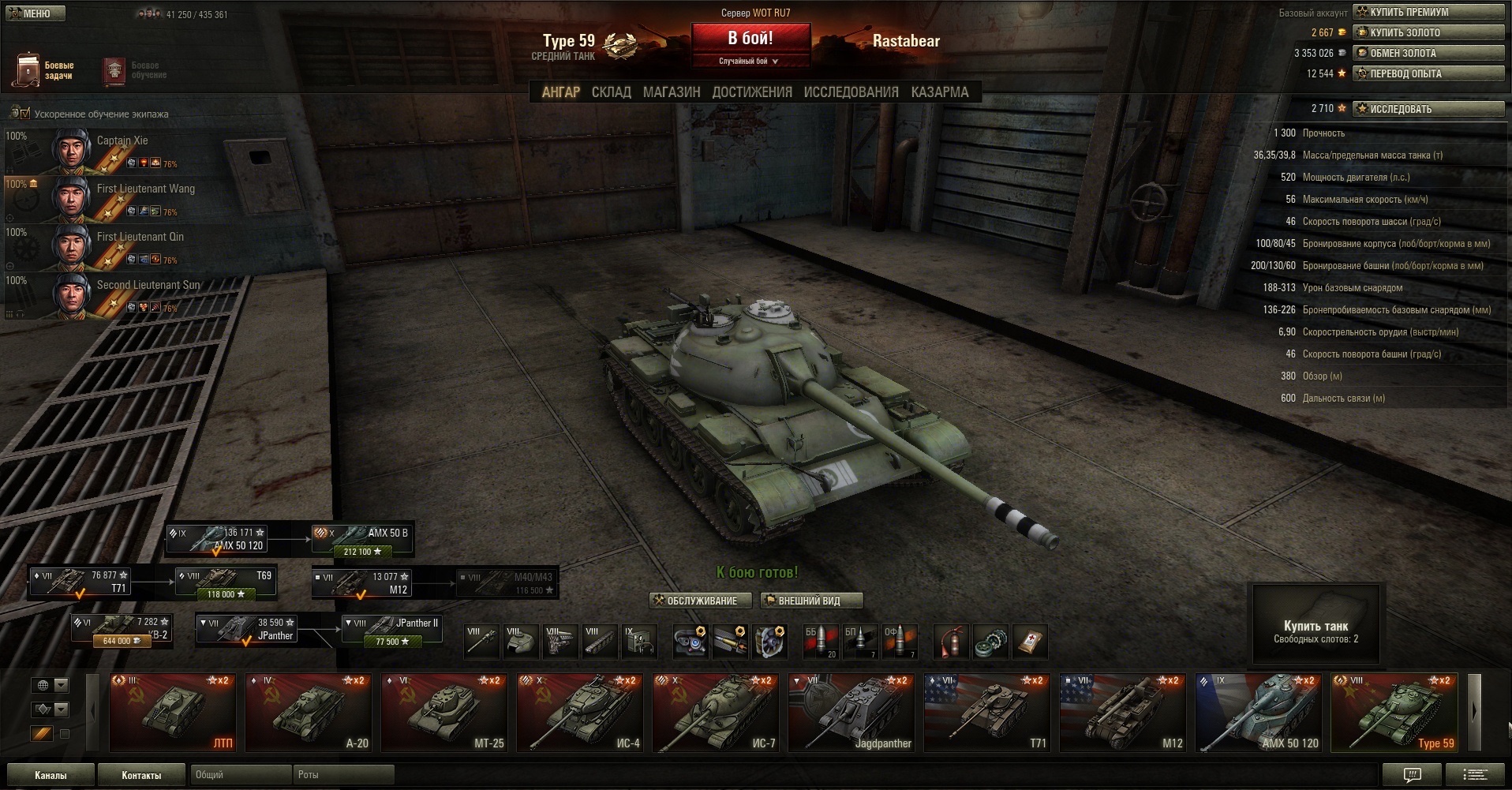This screenshot has height=790, width=1512.
Task: Open ВНЕШНИЙ ВИД customization
Action: coord(810,601)
